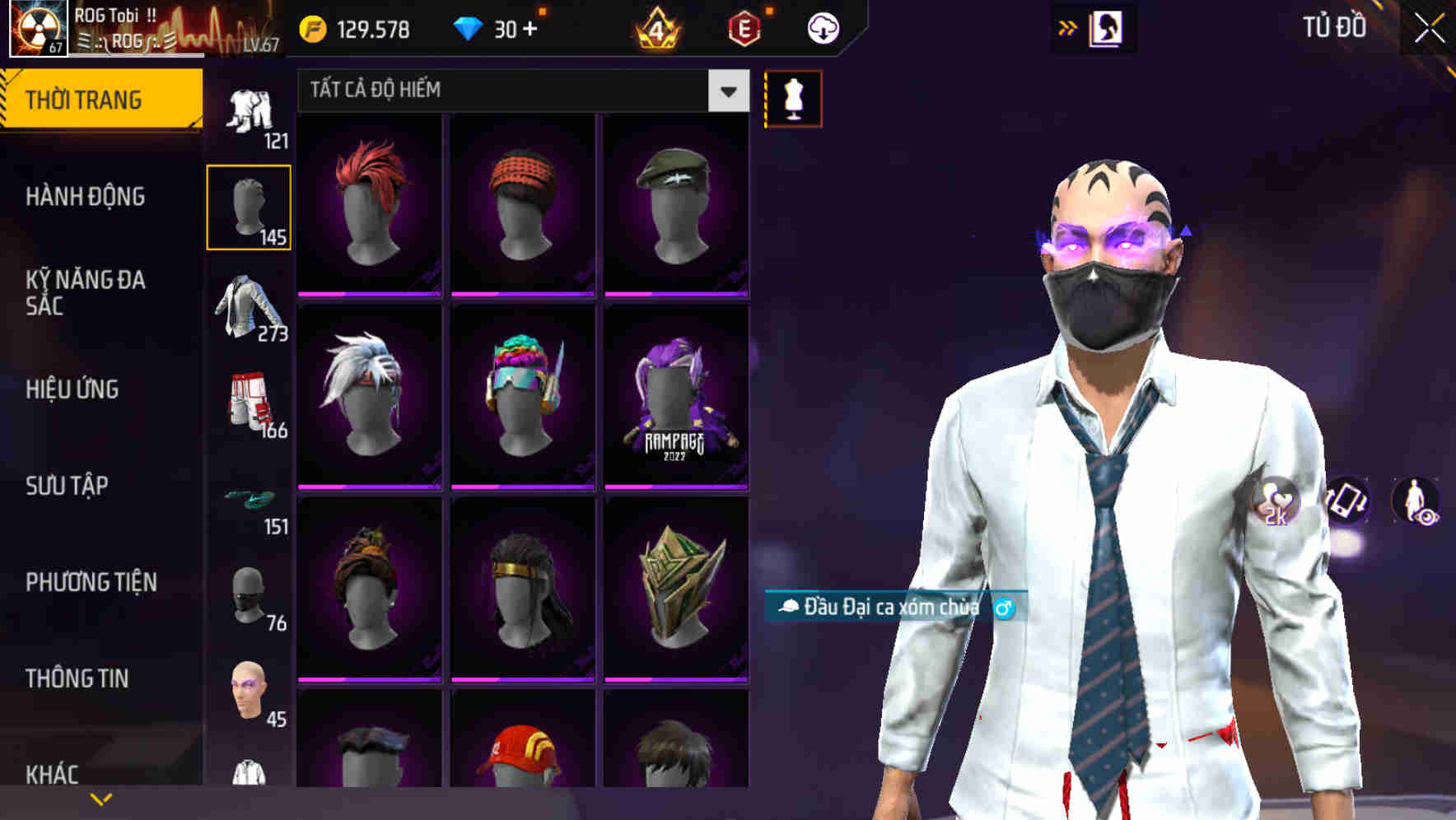
Task: Toggle the mannequin display next to the filter
Action: (793, 97)
